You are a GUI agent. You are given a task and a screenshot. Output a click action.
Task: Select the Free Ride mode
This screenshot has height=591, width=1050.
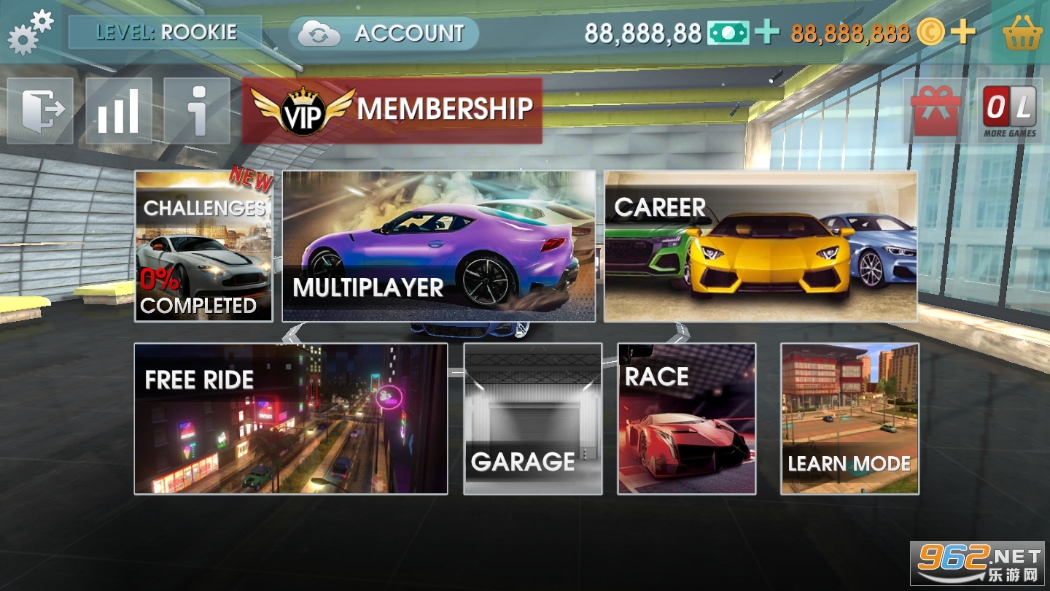pos(291,418)
